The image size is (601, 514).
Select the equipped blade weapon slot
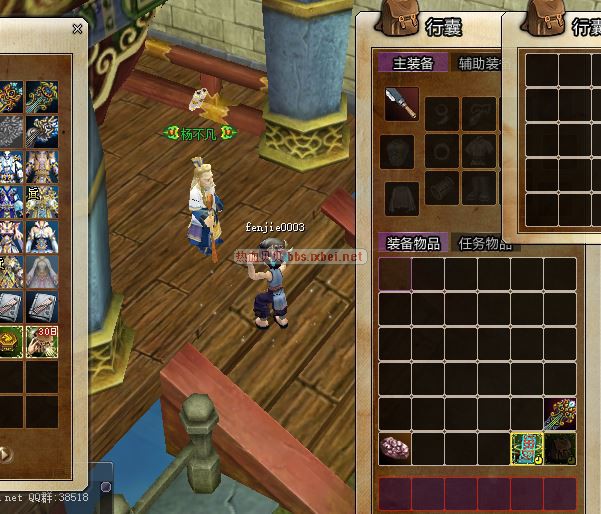401,104
